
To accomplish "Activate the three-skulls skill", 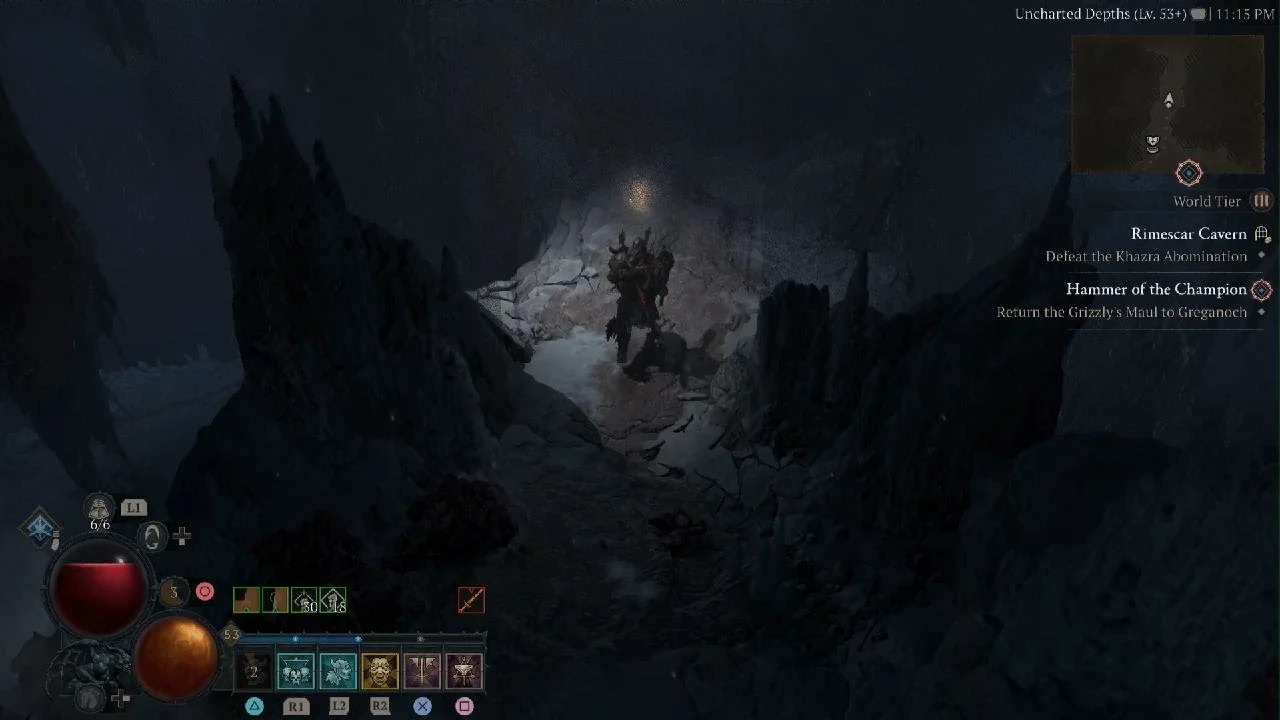I will click(x=296, y=672).
